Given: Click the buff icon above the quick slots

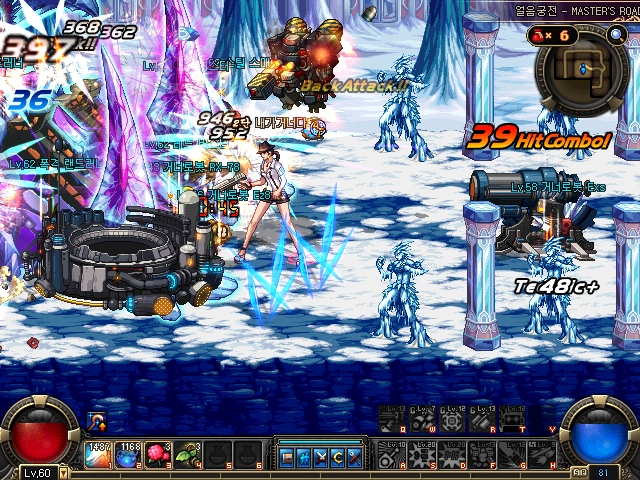Looking at the screenshot, I should tap(97, 421).
